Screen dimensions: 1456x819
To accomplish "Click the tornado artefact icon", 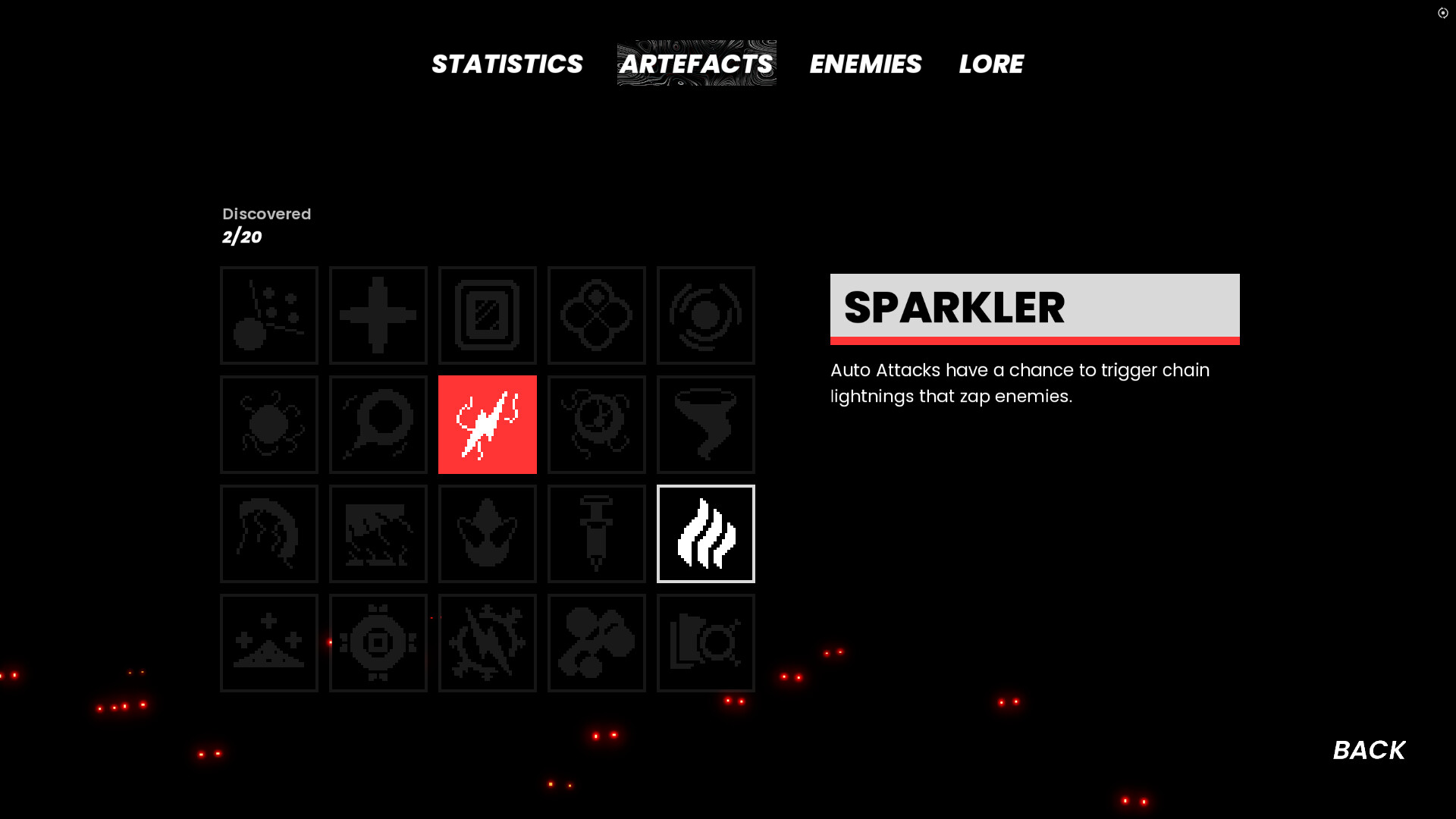I will (705, 424).
